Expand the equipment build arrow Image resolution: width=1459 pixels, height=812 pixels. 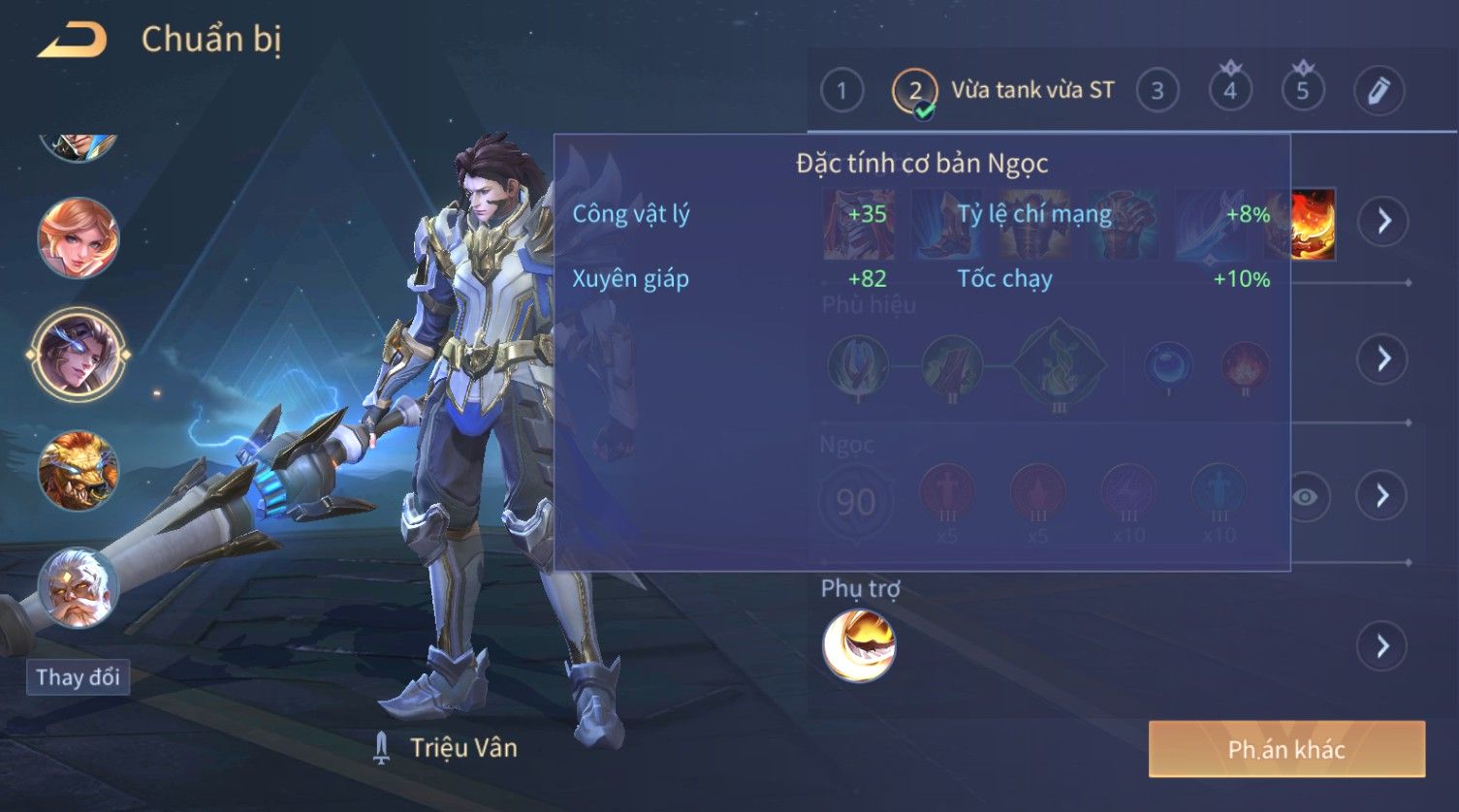pyautogui.click(x=1383, y=221)
